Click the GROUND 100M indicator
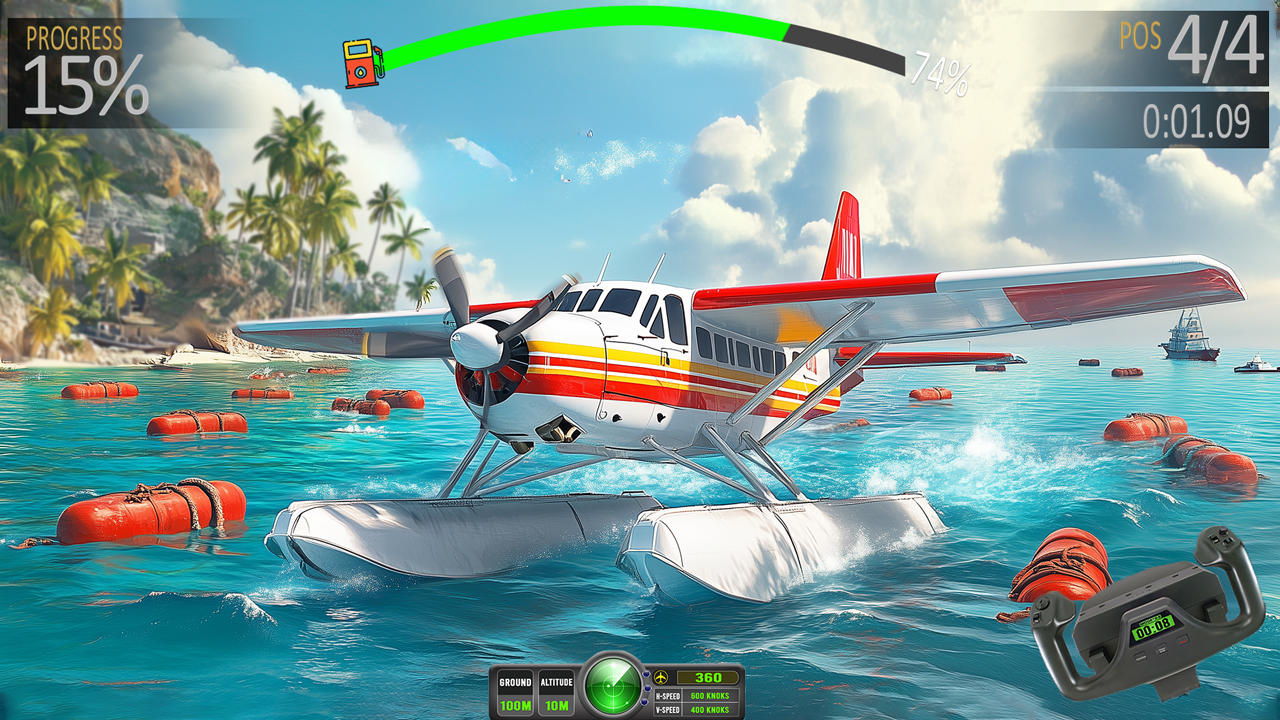 (x=516, y=693)
